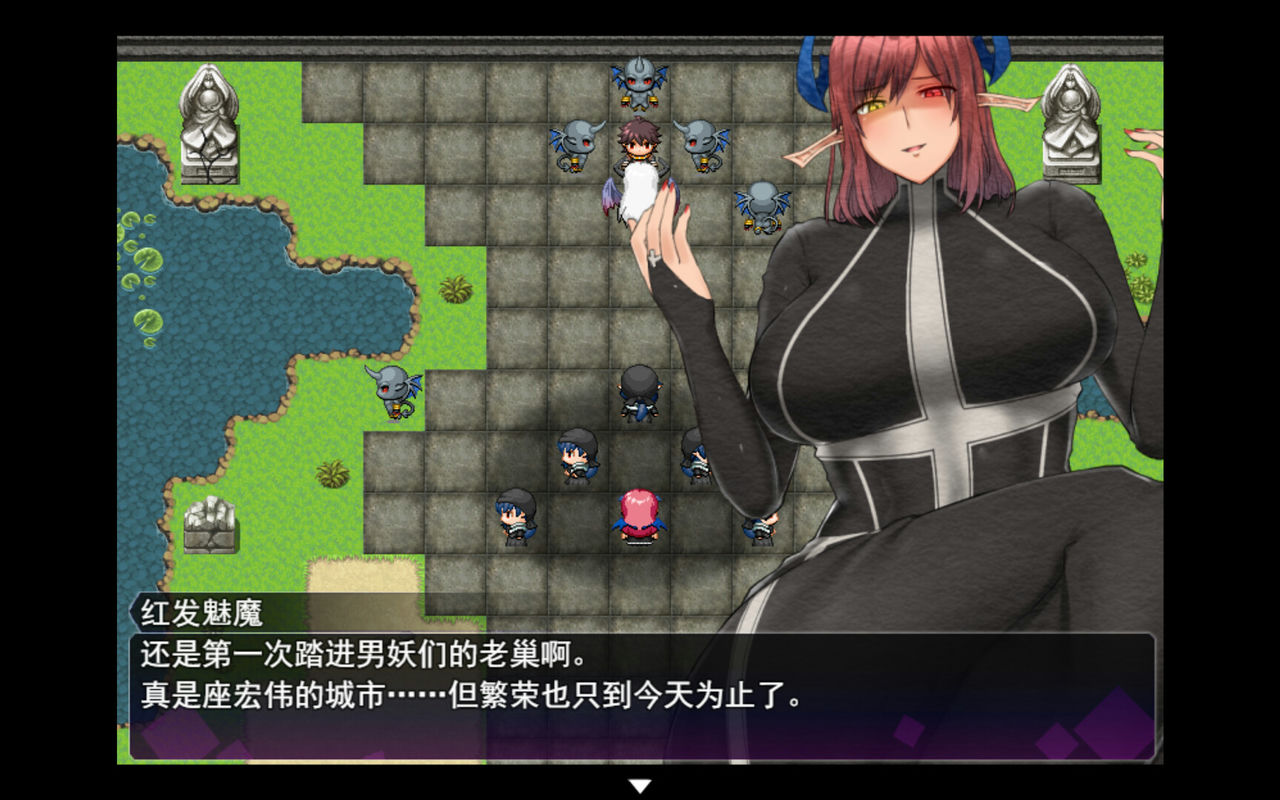The height and width of the screenshot is (800, 1280).
Task: Click the stone block pile on the left shore
Action: click(213, 525)
